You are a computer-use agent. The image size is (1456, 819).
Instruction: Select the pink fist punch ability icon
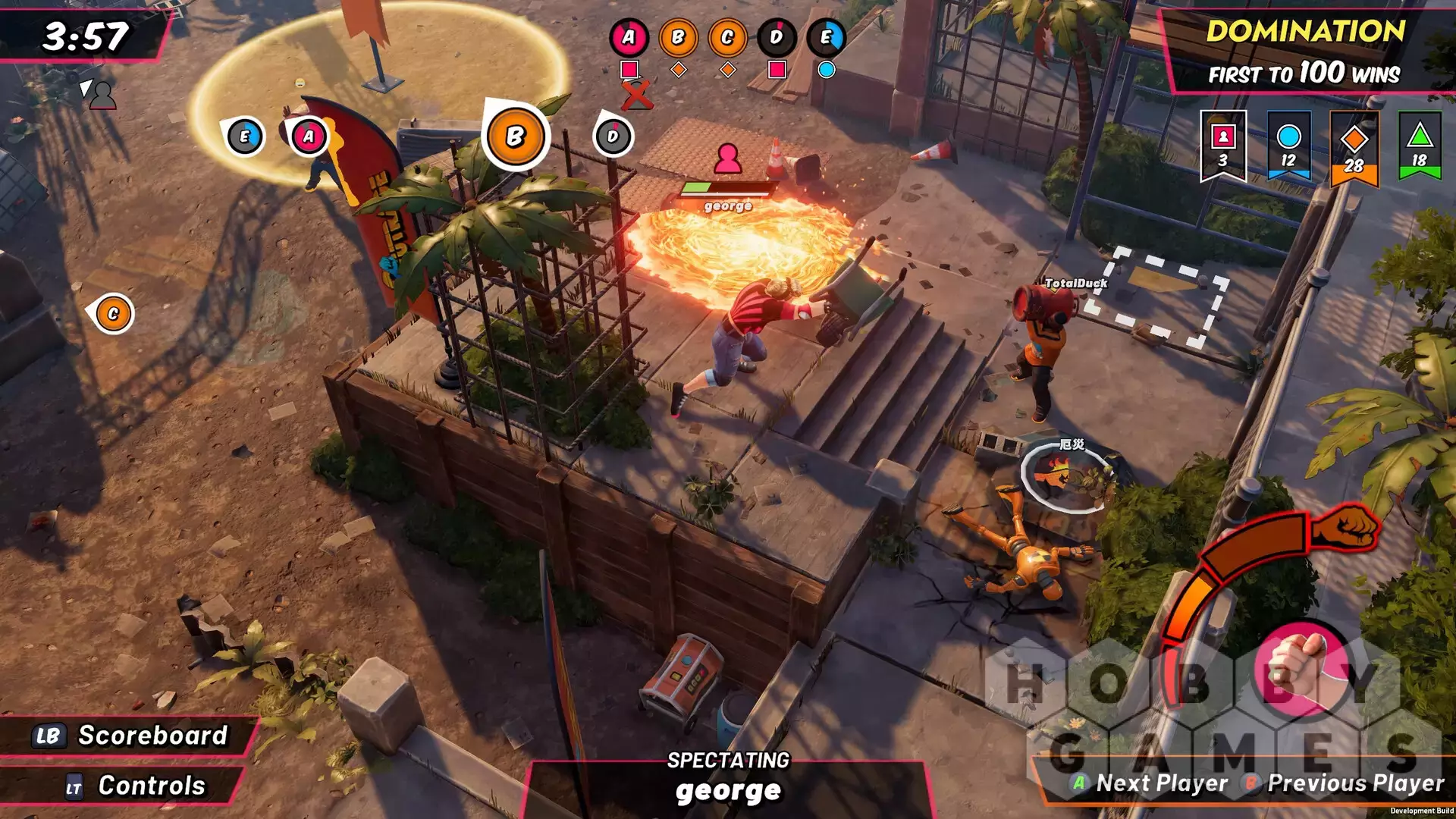tap(1299, 668)
